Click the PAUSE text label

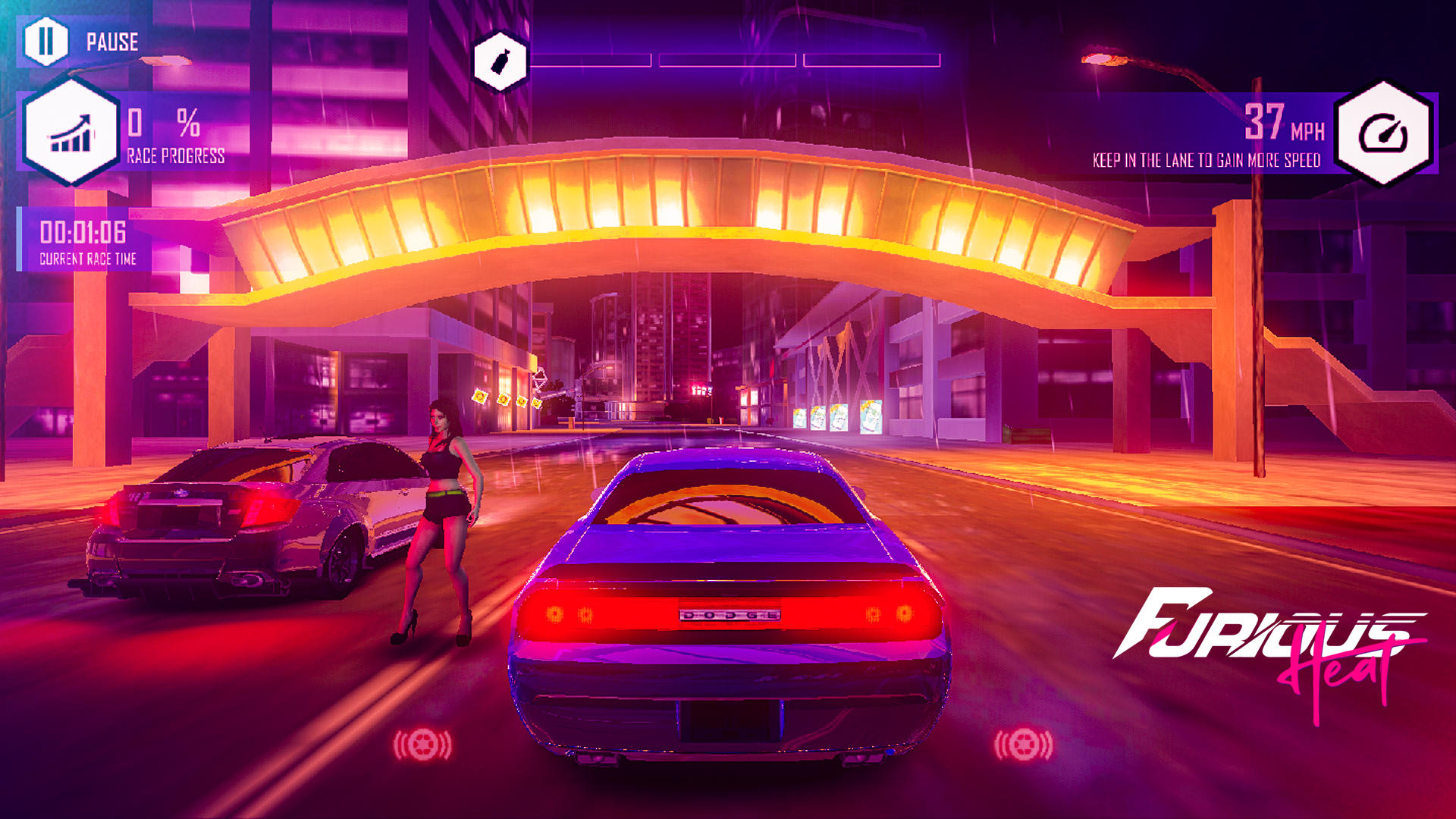click(111, 42)
